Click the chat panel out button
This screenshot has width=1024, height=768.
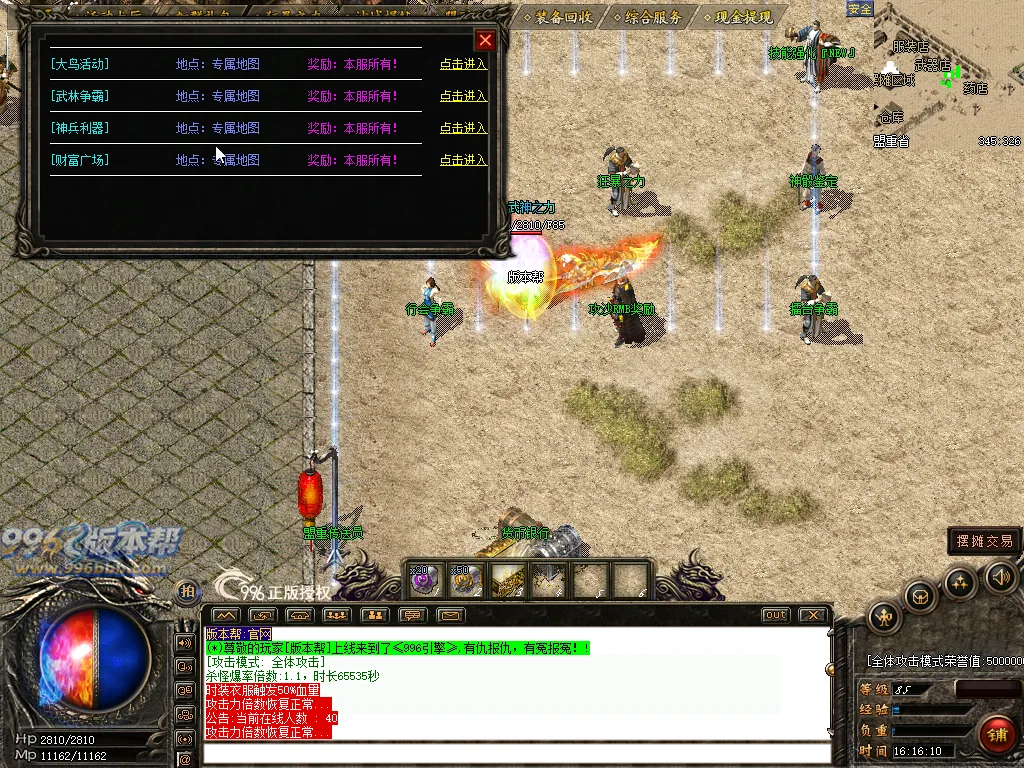coord(775,615)
